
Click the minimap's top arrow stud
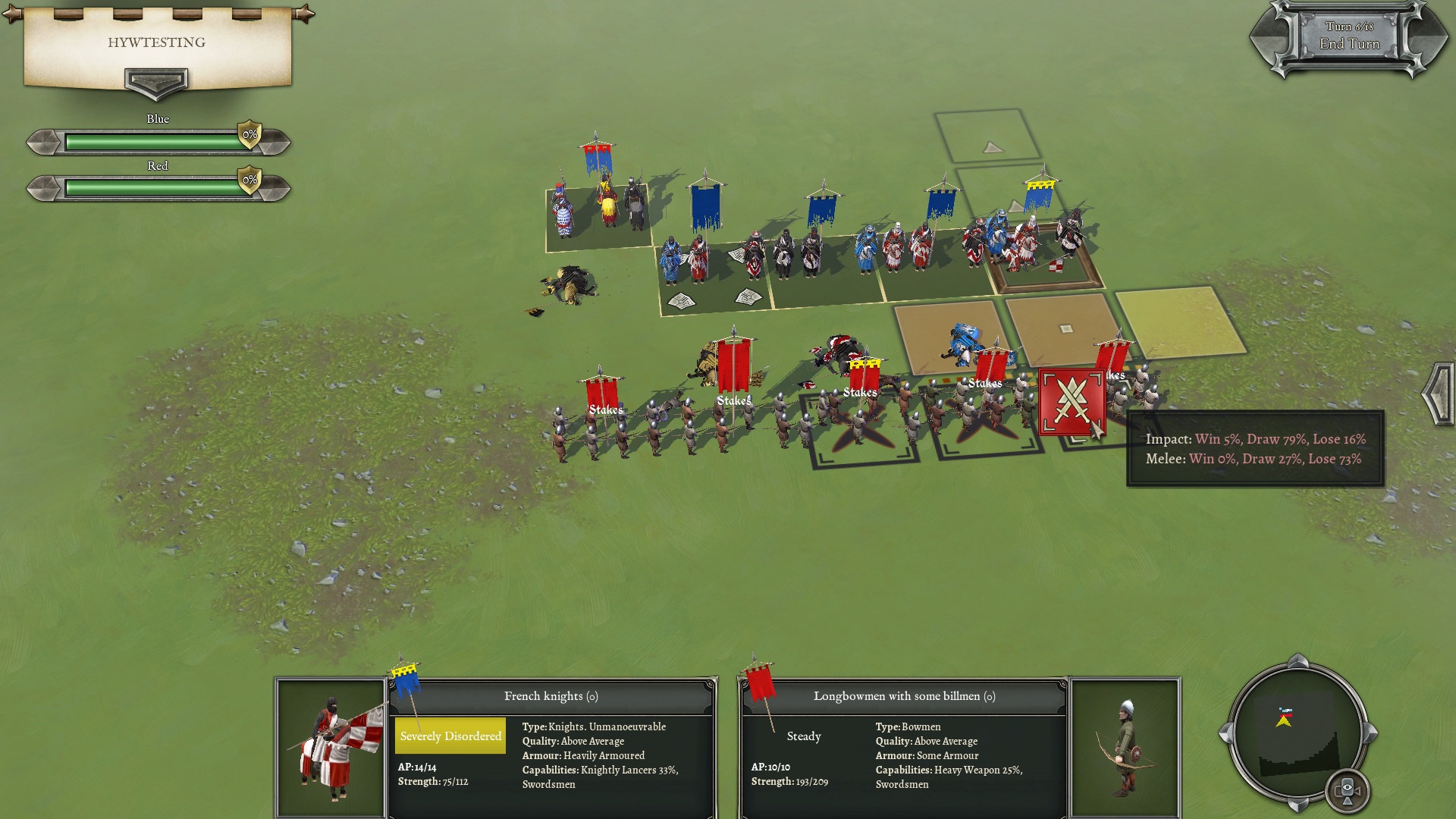coord(1298,660)
